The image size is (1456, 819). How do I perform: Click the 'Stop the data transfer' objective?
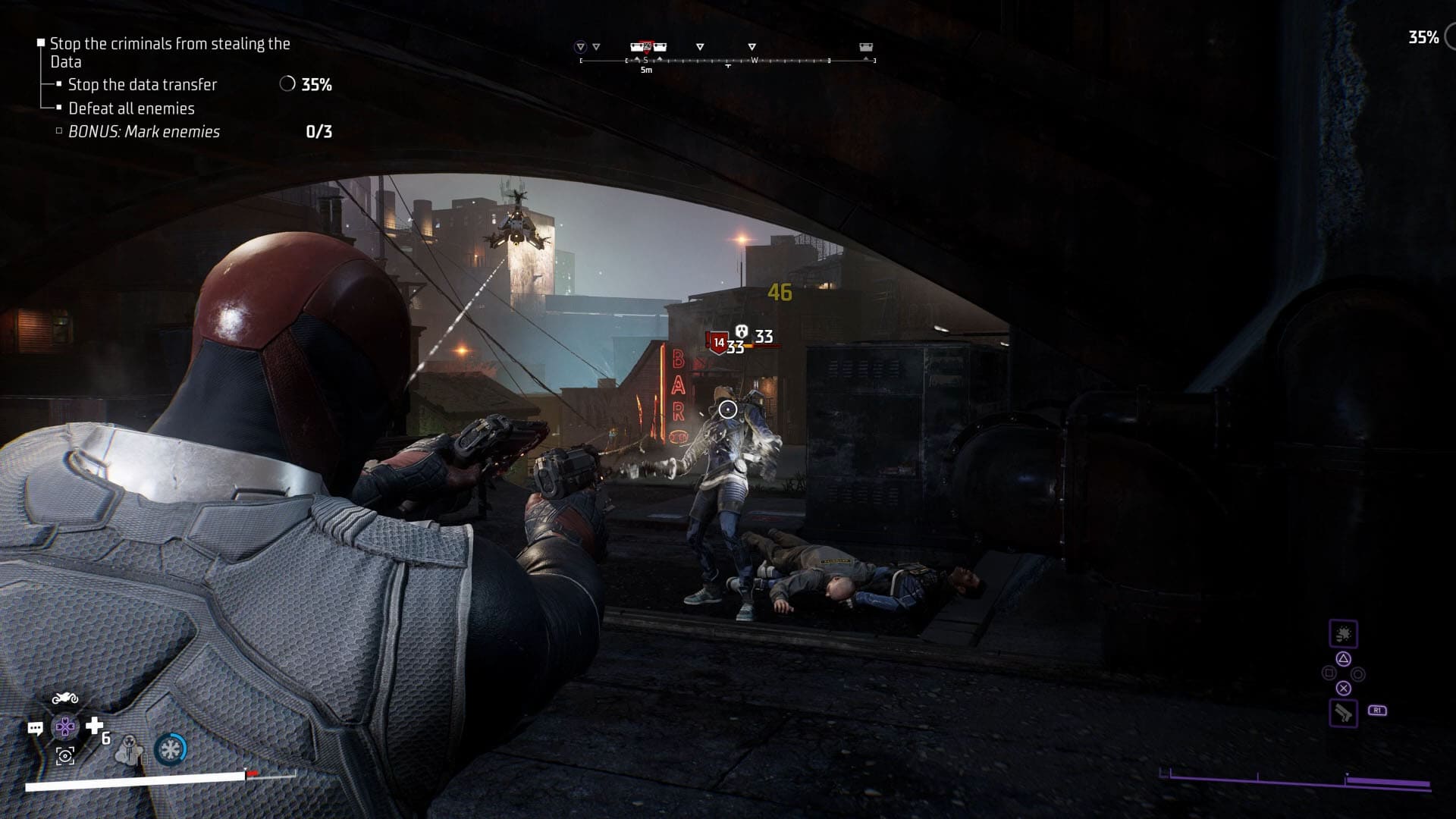click(x=143, y=85)
